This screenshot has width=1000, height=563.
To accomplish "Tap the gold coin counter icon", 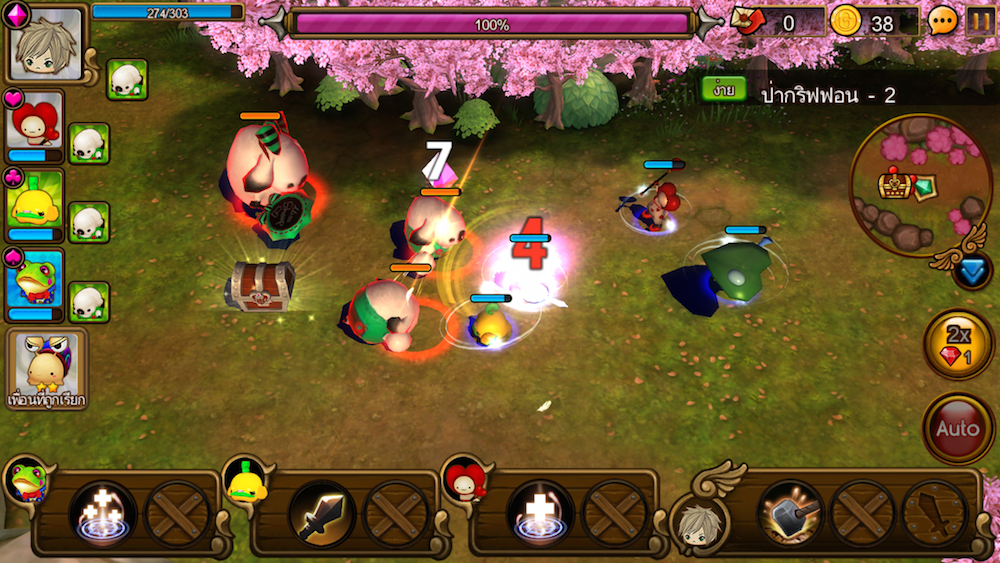I will [846, 21].
